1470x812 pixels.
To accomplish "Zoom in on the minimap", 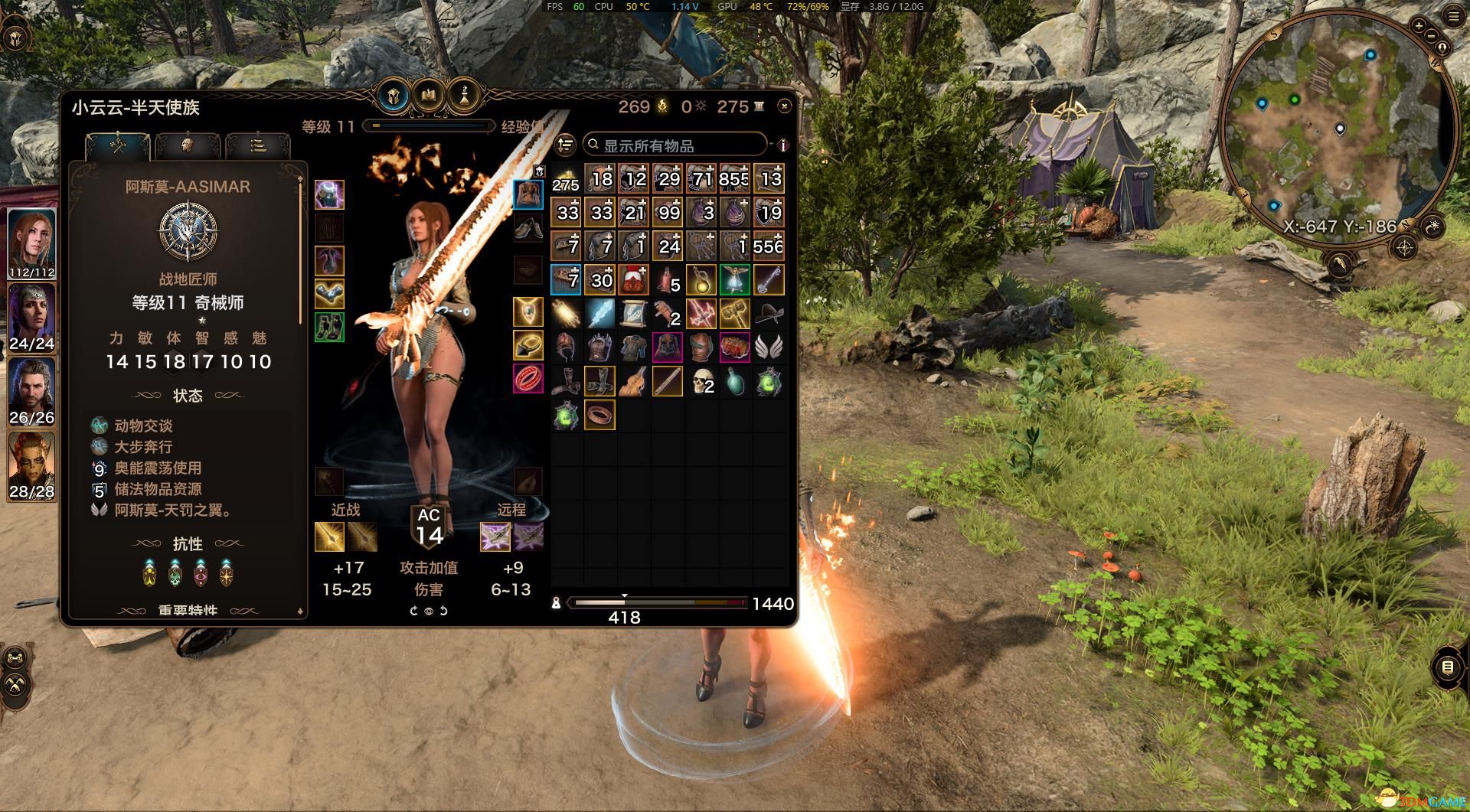I will pyautogui.click(x=1418, y=25).
